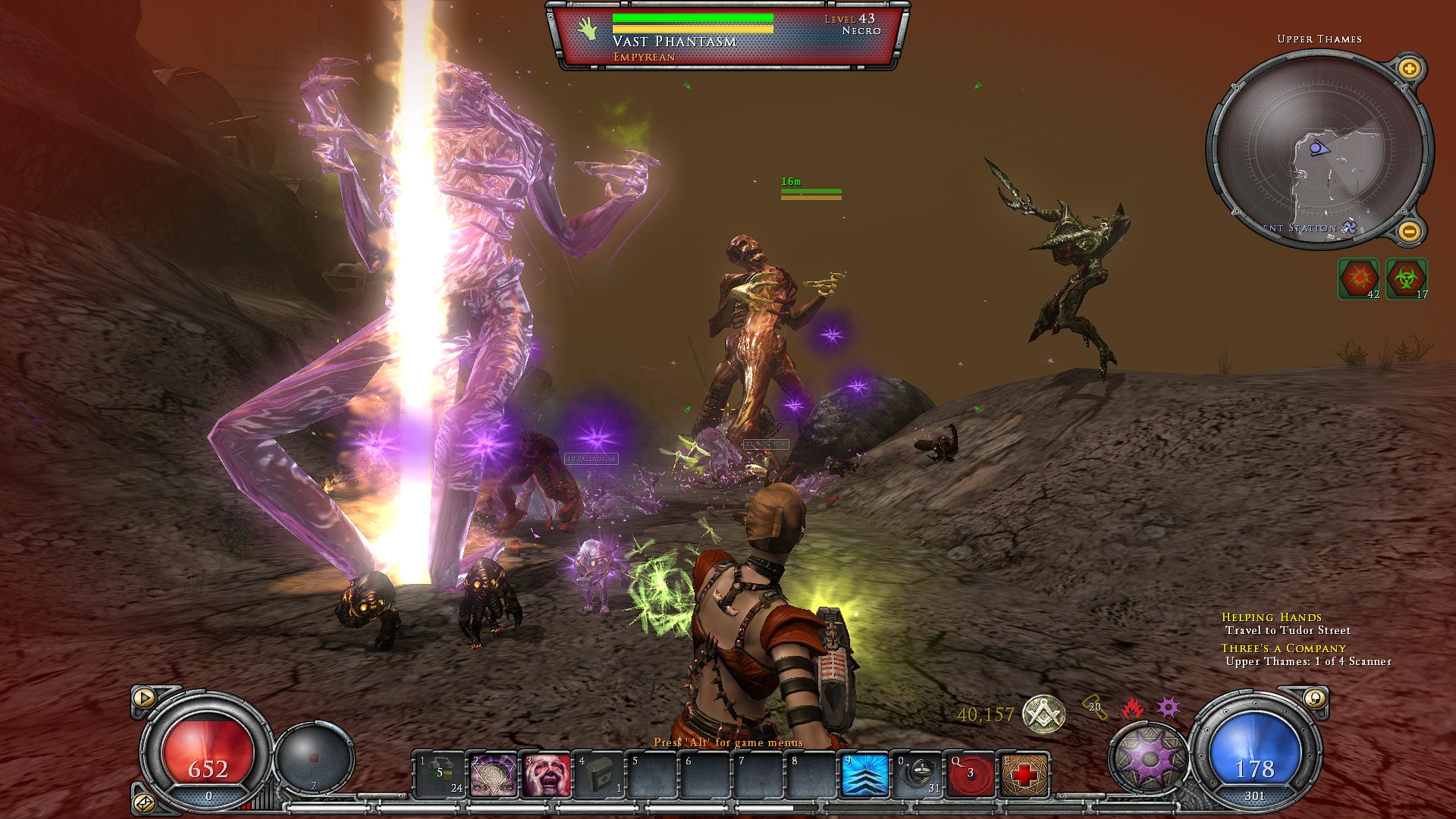Activate the blue chevron skill in slot 9
The width and height of the screenshot is (1456, 819).
tap(865, 775)
